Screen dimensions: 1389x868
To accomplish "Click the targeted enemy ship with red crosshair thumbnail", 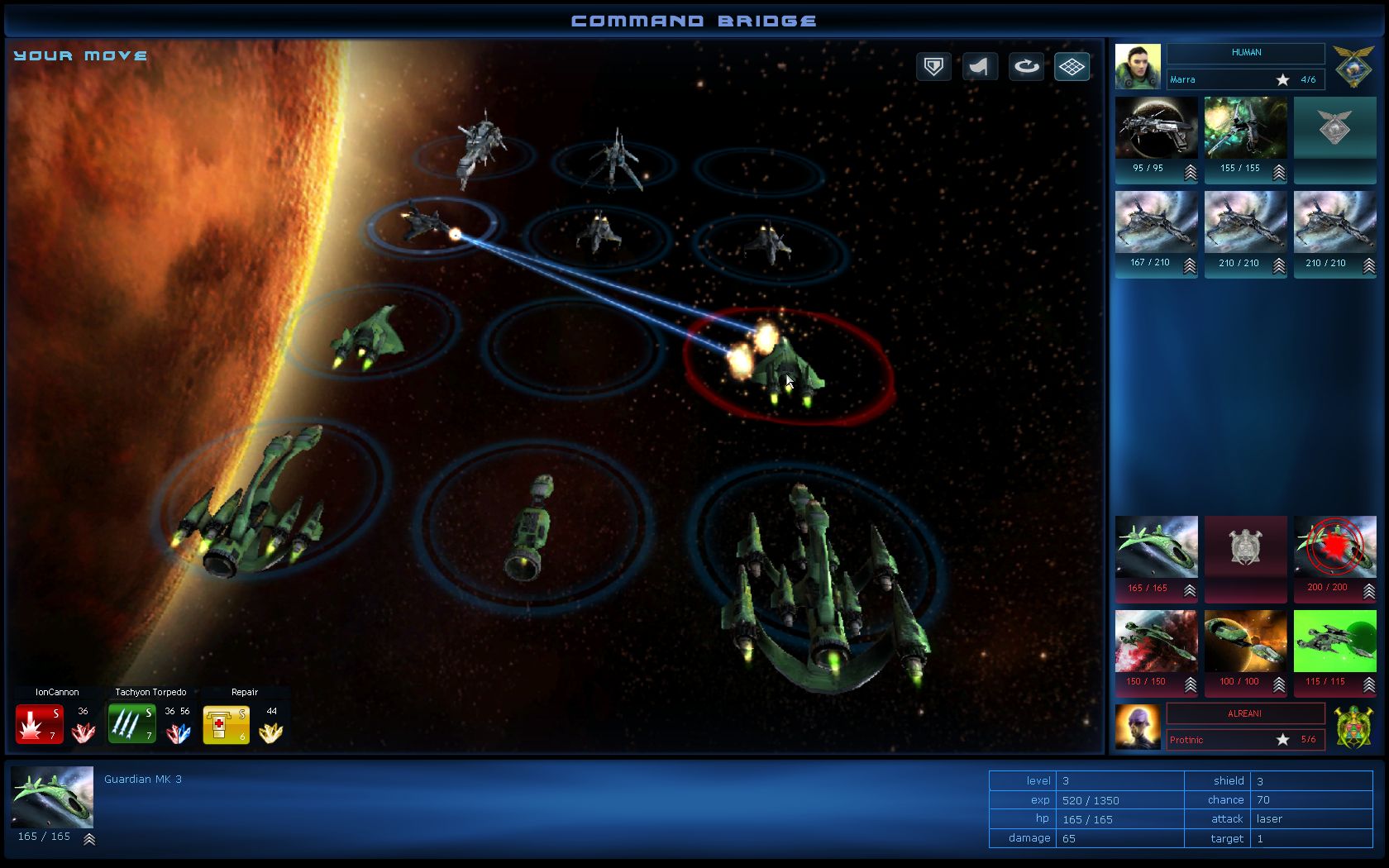I will [x=1334, y=546].
